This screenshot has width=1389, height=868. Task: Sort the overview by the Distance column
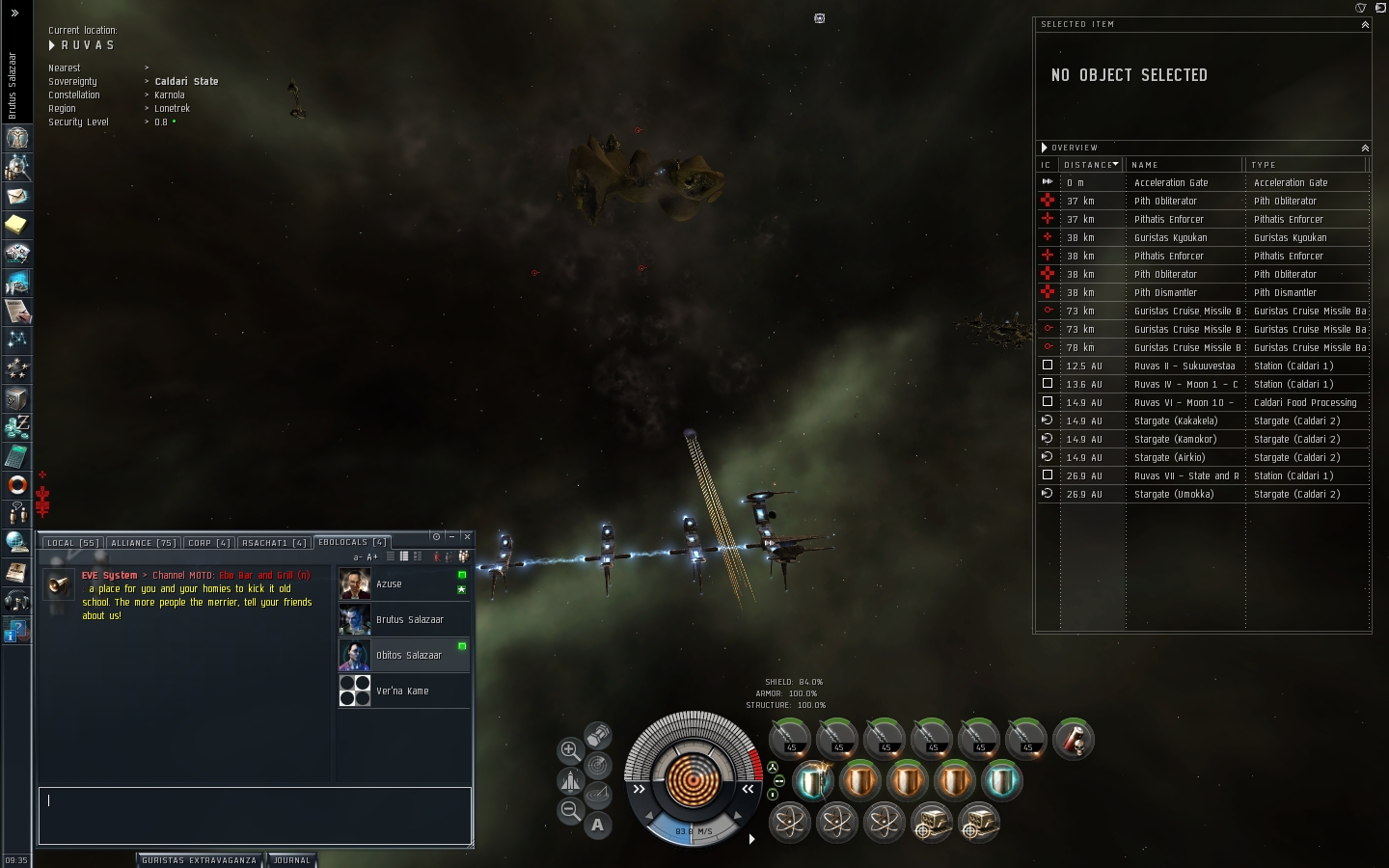[1091, 165]
